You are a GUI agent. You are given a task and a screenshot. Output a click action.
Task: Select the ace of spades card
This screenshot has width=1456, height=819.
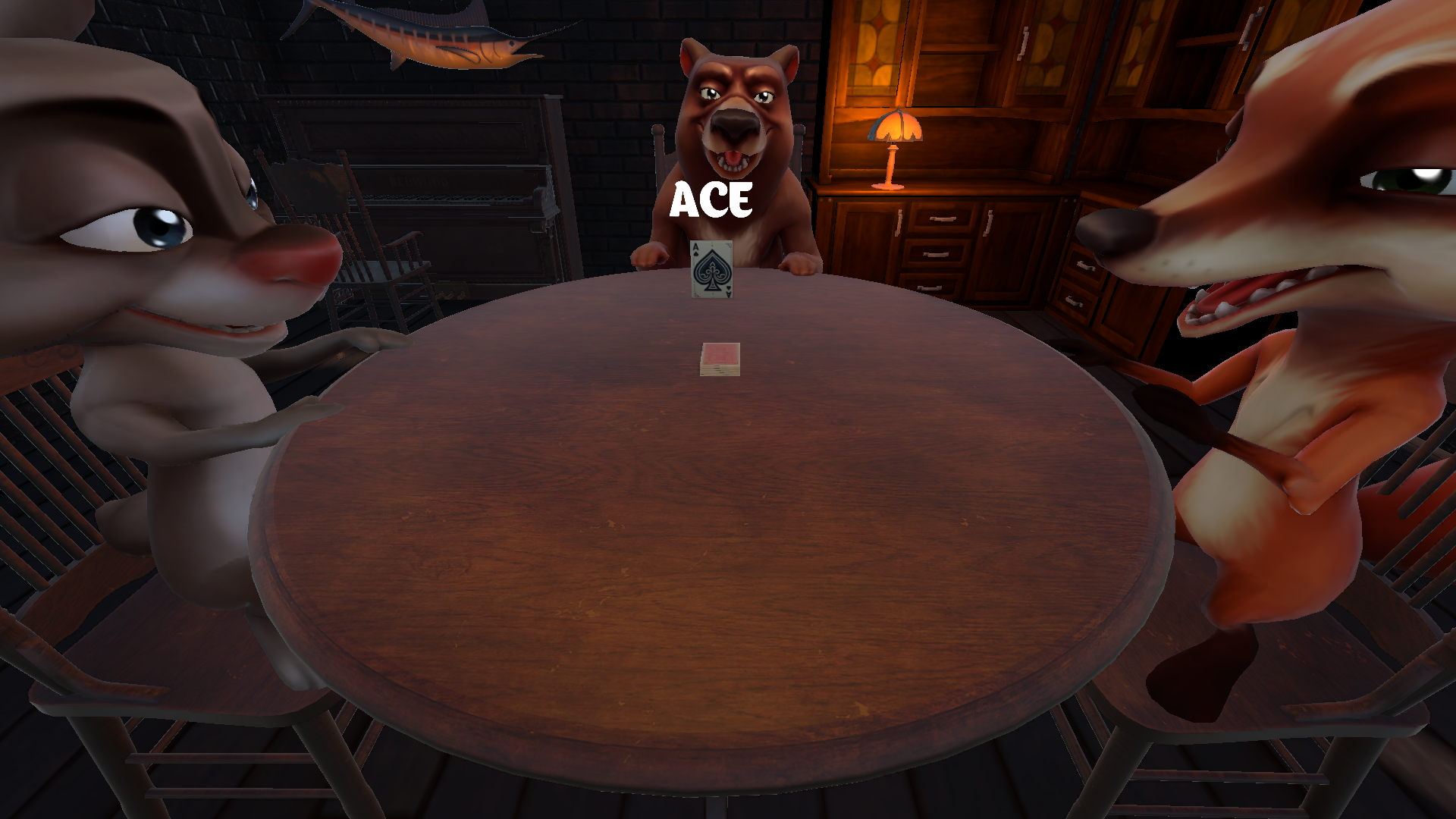(x=711, y=269)
